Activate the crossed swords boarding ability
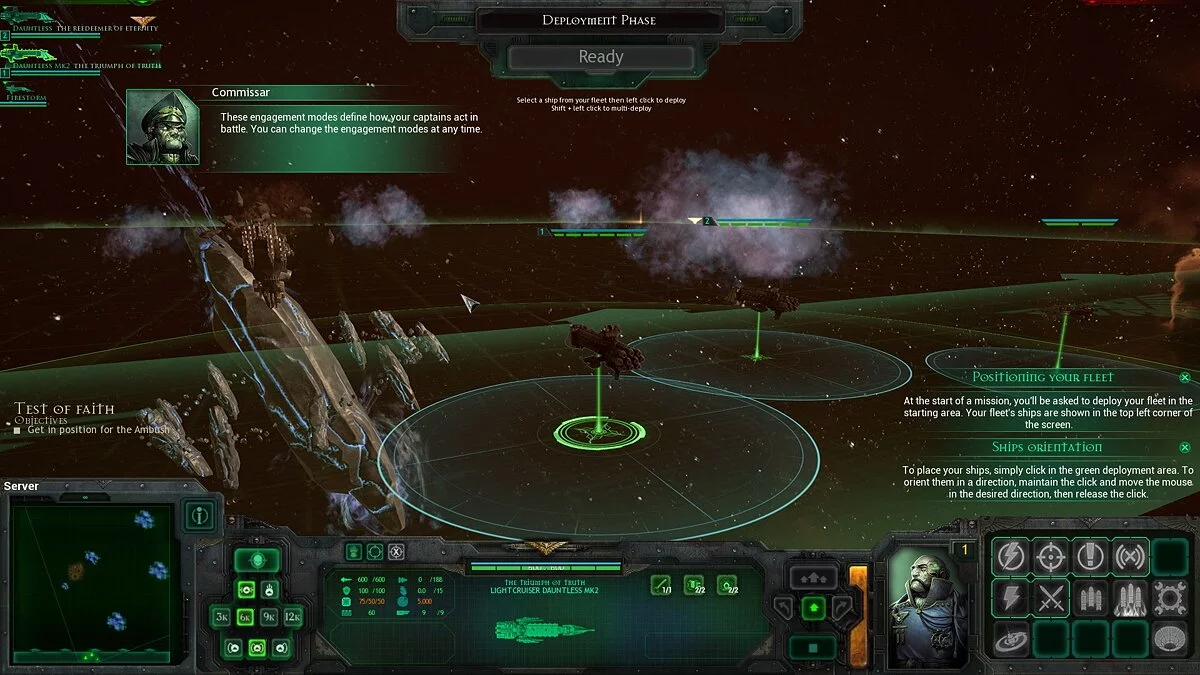Screen dimensions: 1200x675 click(1050, 598)
